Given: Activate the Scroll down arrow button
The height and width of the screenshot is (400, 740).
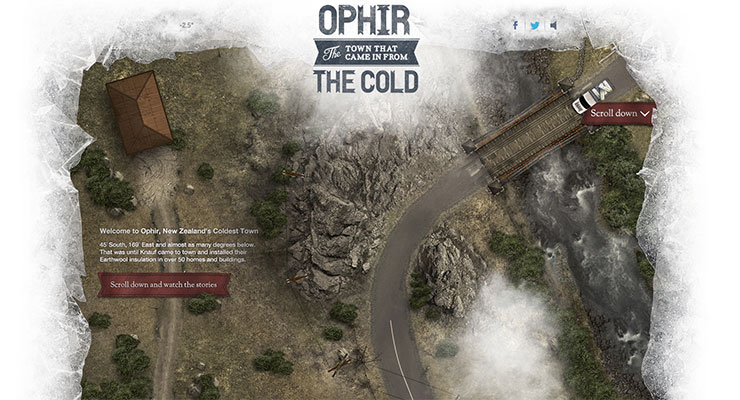Looking at the screenshot, I should click(621, 114).
